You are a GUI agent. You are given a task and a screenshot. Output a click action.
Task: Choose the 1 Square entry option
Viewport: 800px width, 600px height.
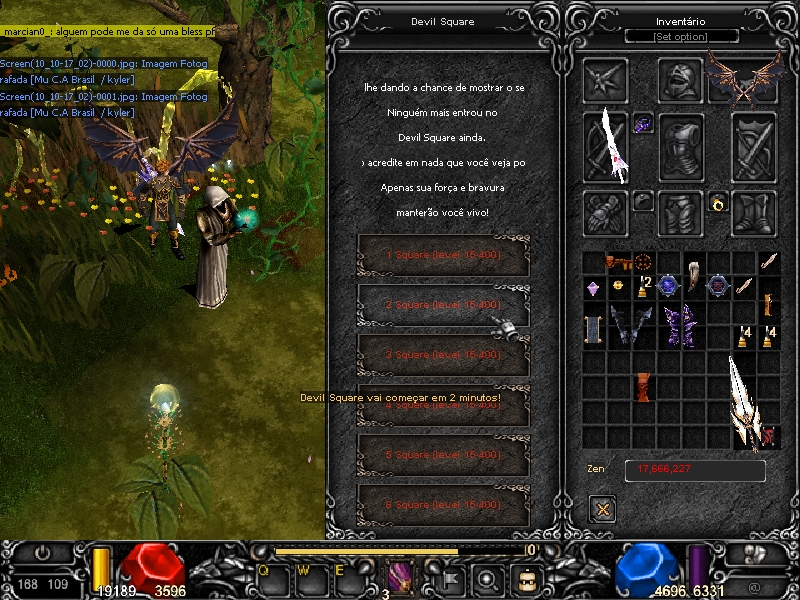[x=443, y=255]
